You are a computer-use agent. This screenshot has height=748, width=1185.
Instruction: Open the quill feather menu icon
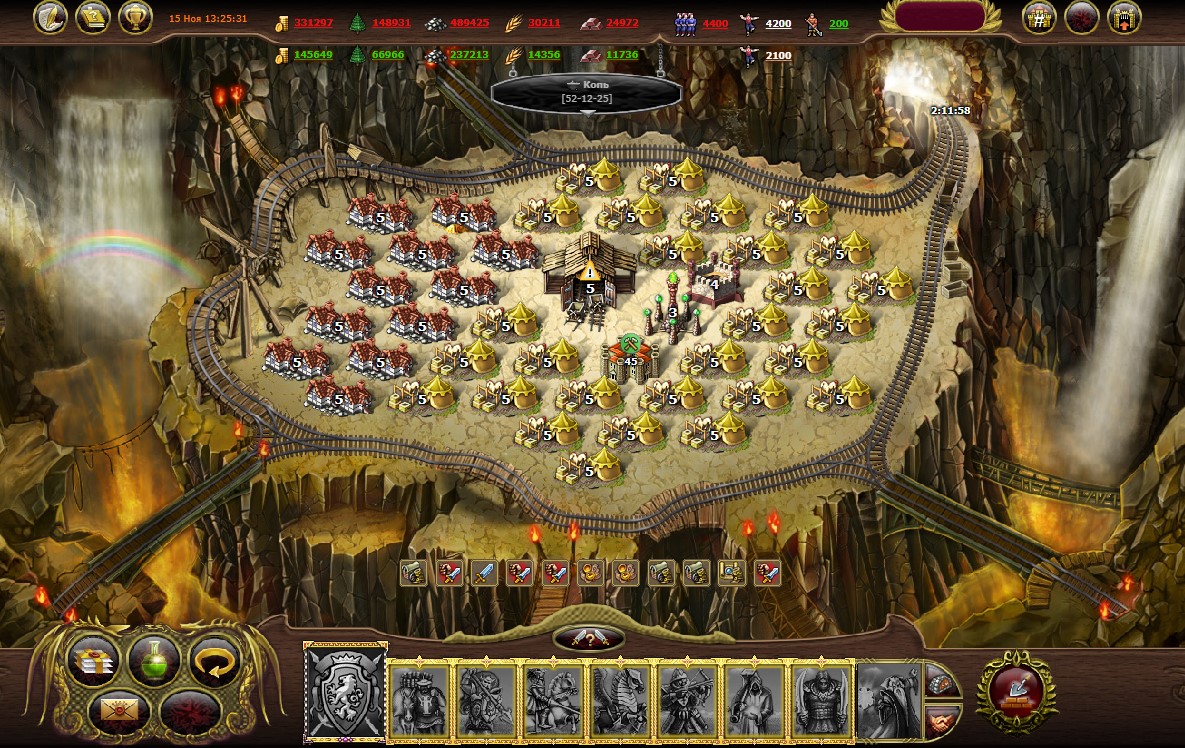pyautogui.click(x=50, y=17)
